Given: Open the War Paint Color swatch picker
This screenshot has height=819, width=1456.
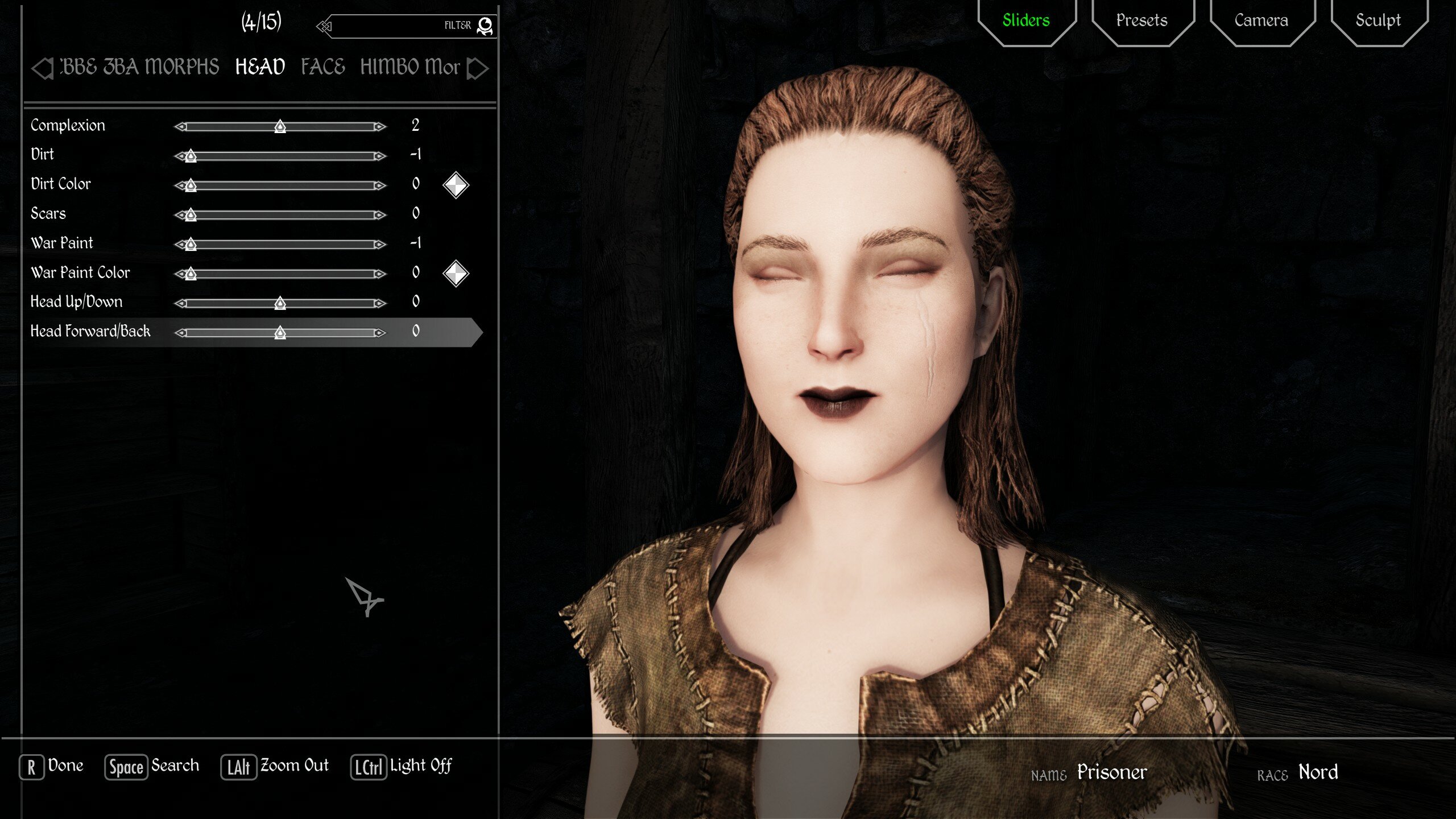Looking at the screenshot, I should pyautogui.click(x=455, y=274).
